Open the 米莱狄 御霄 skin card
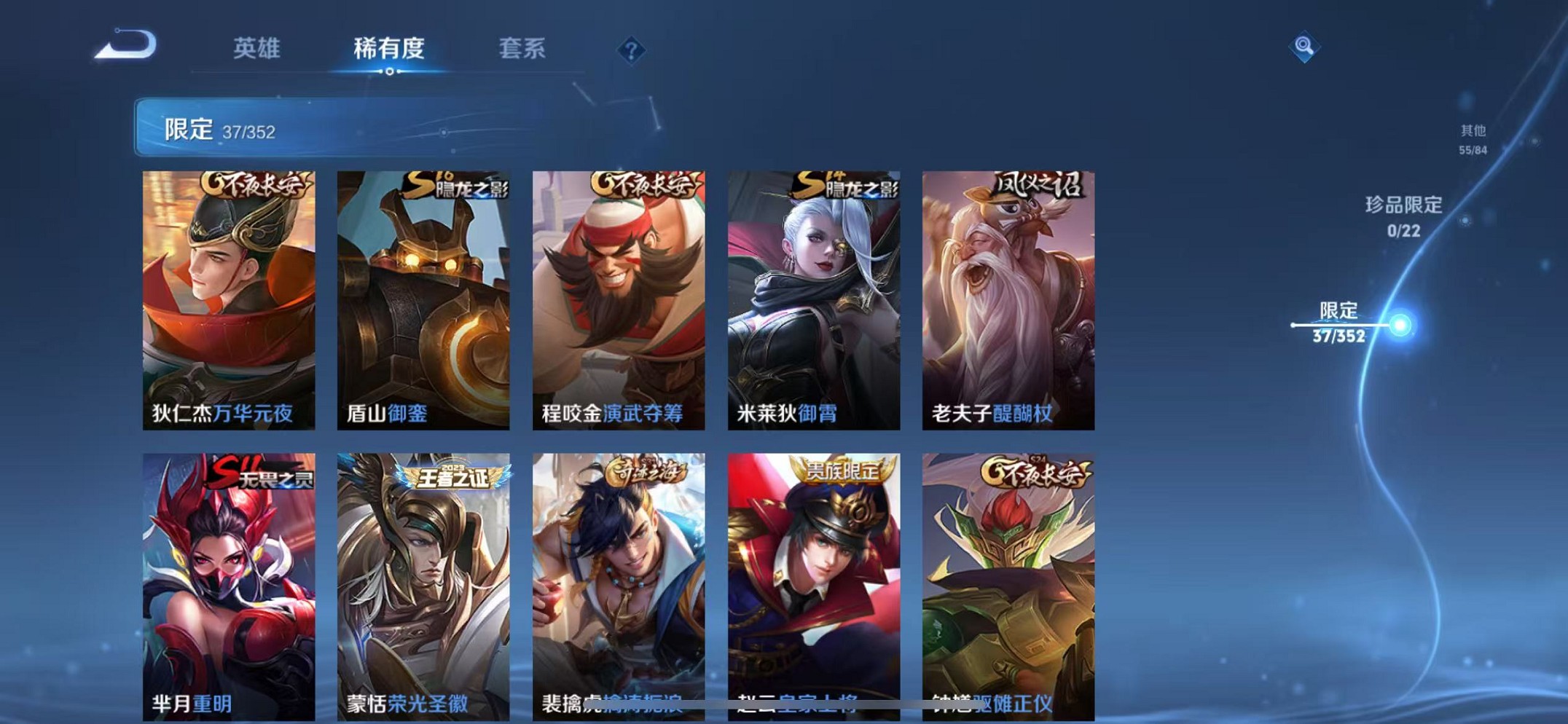Image resolution: width=1568 pixels, height=724 pixels. [x=814, y=299]
